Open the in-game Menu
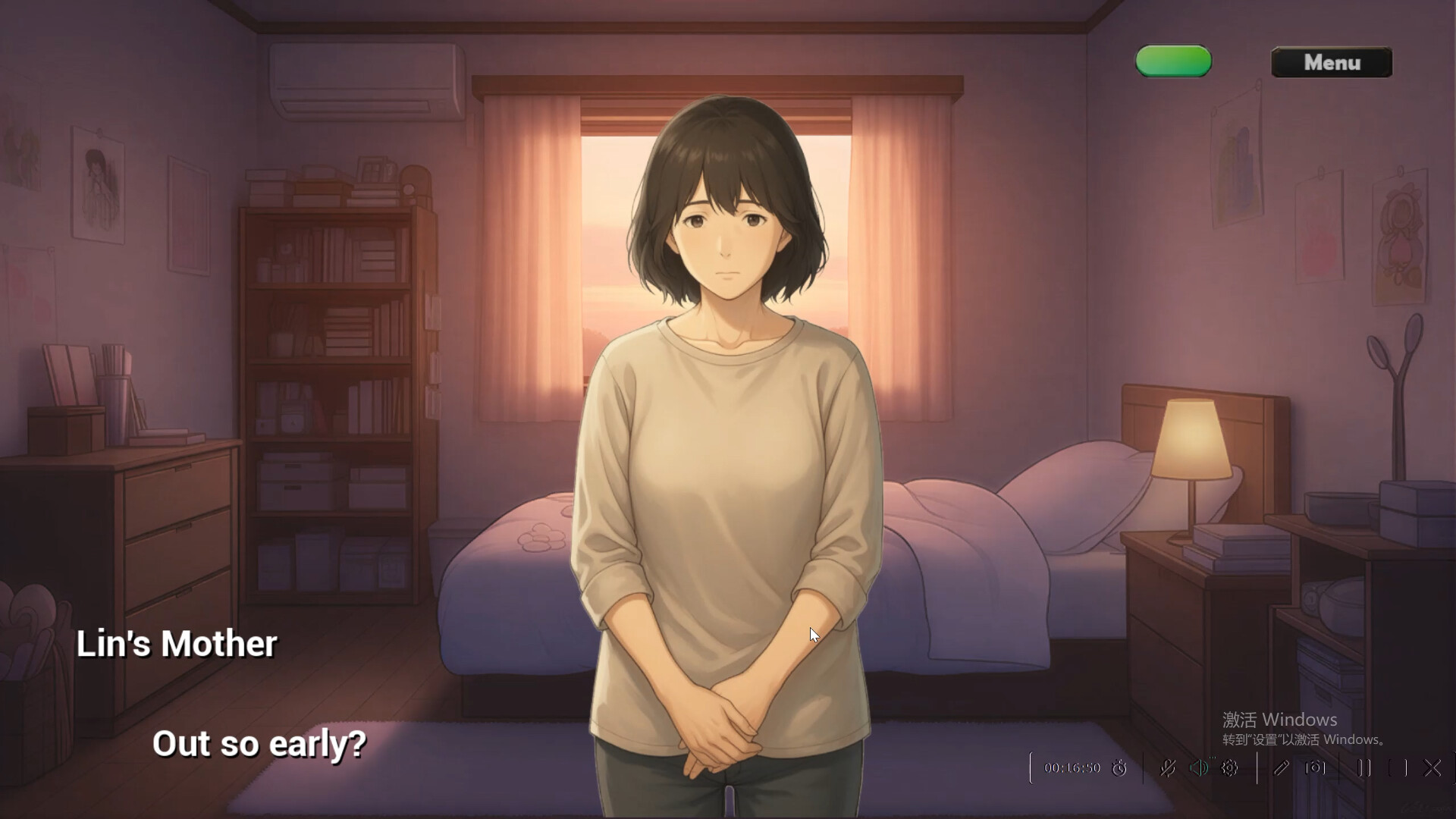This screenshot has height=819, width=1456. 1332,63
